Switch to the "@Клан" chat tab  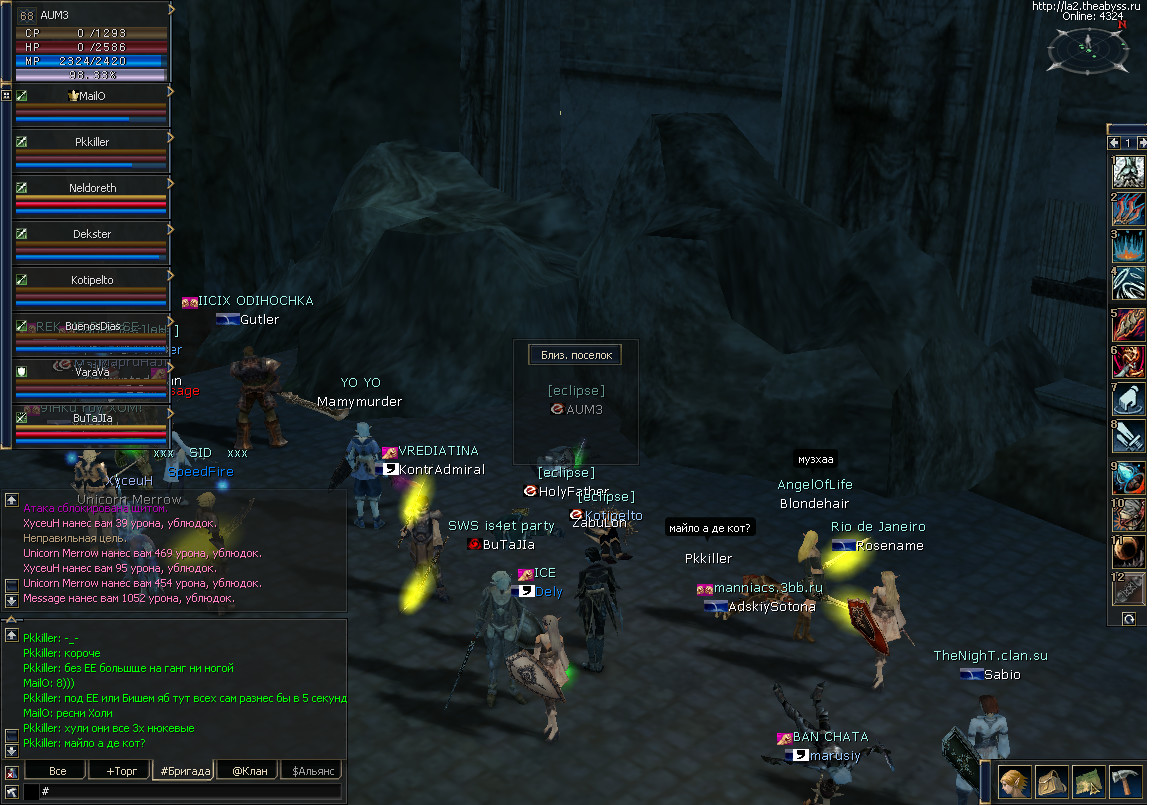coord(249,771)
